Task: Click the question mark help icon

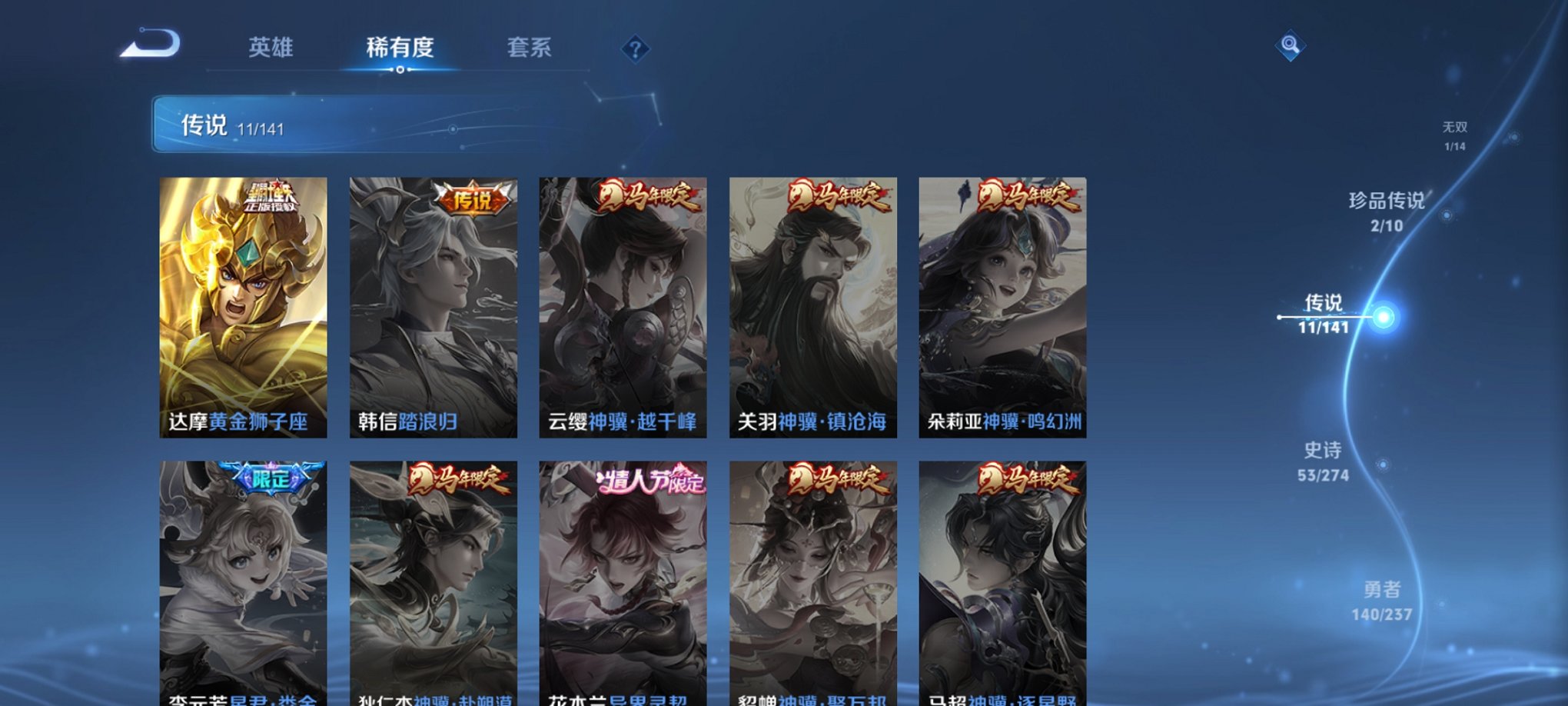Action: 635,50
